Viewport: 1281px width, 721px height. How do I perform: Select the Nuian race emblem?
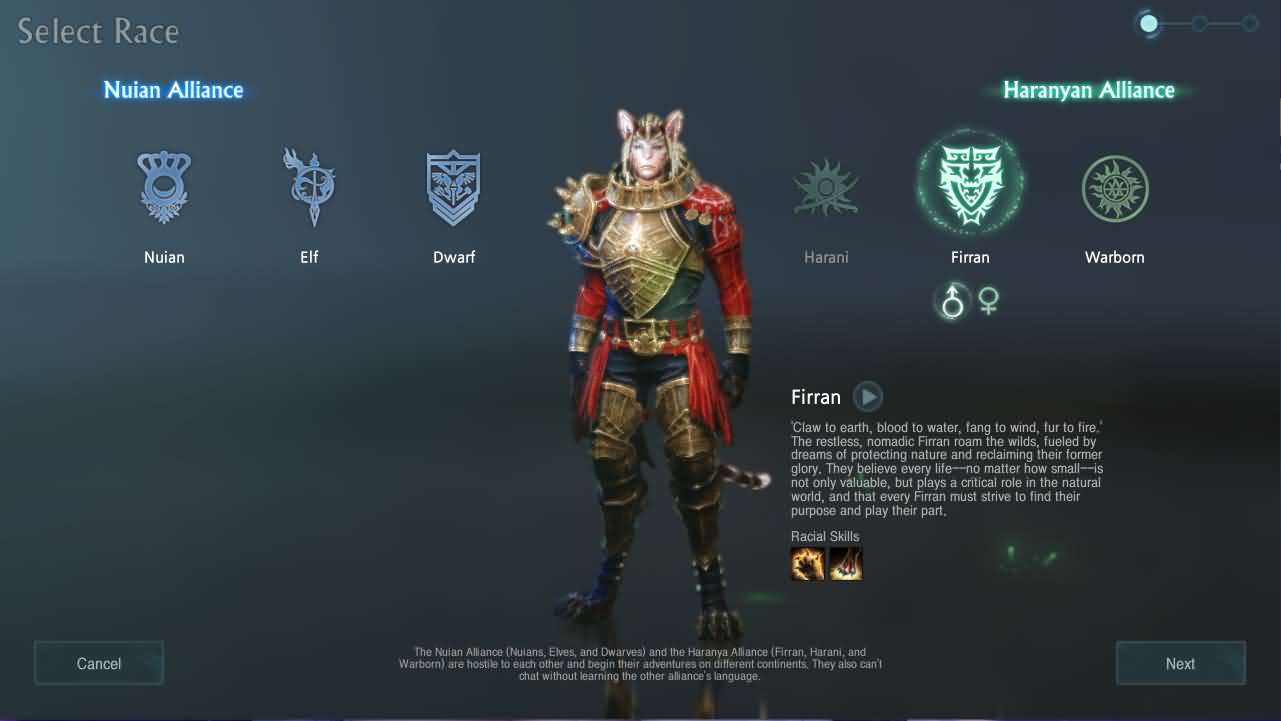point(164,187)
